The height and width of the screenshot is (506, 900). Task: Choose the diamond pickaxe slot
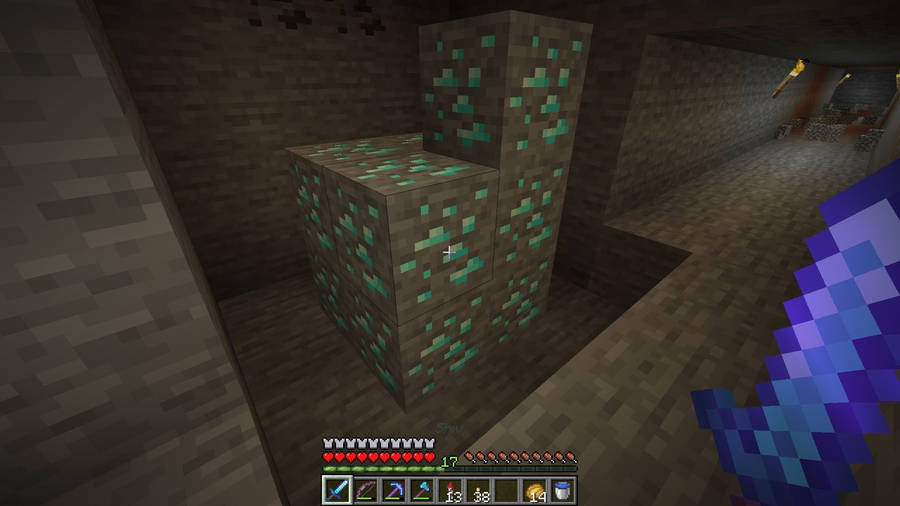tap(394, 490)
